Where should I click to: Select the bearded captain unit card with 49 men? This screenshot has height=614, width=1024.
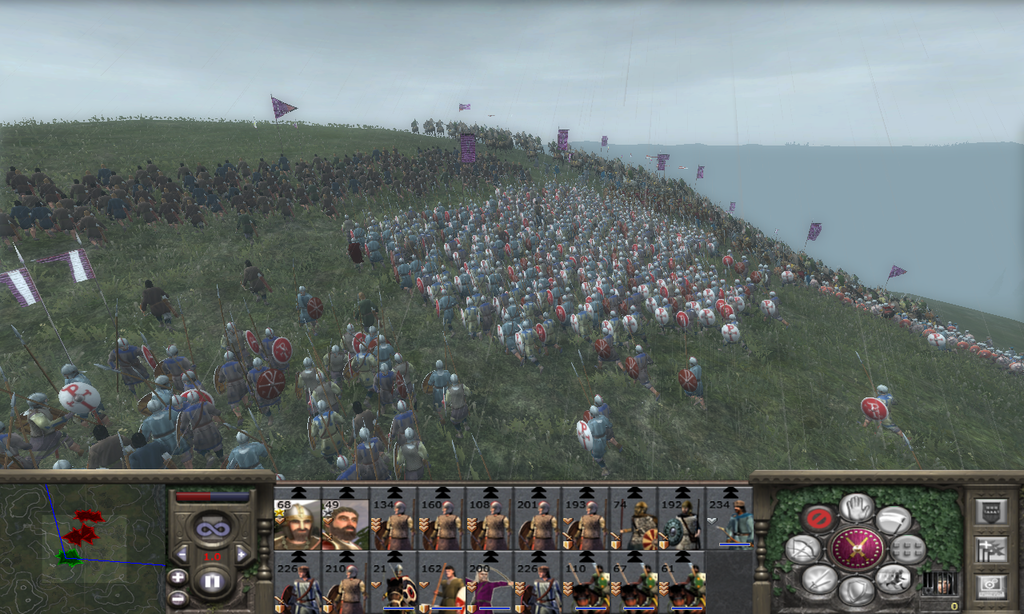345,519
